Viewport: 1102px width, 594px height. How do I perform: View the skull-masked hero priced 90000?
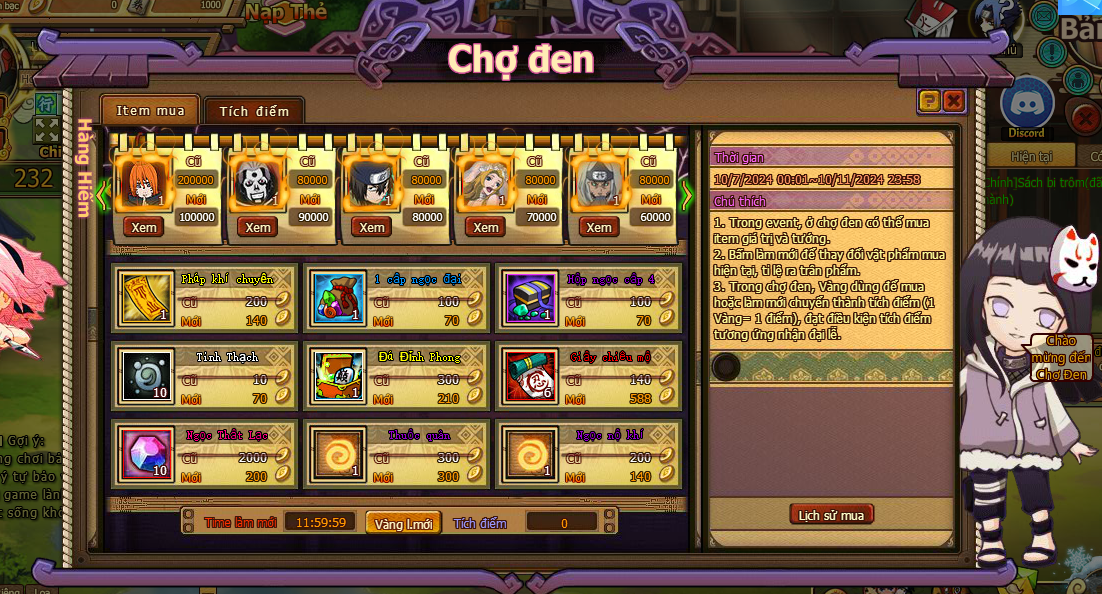click(x=258, y=227)
